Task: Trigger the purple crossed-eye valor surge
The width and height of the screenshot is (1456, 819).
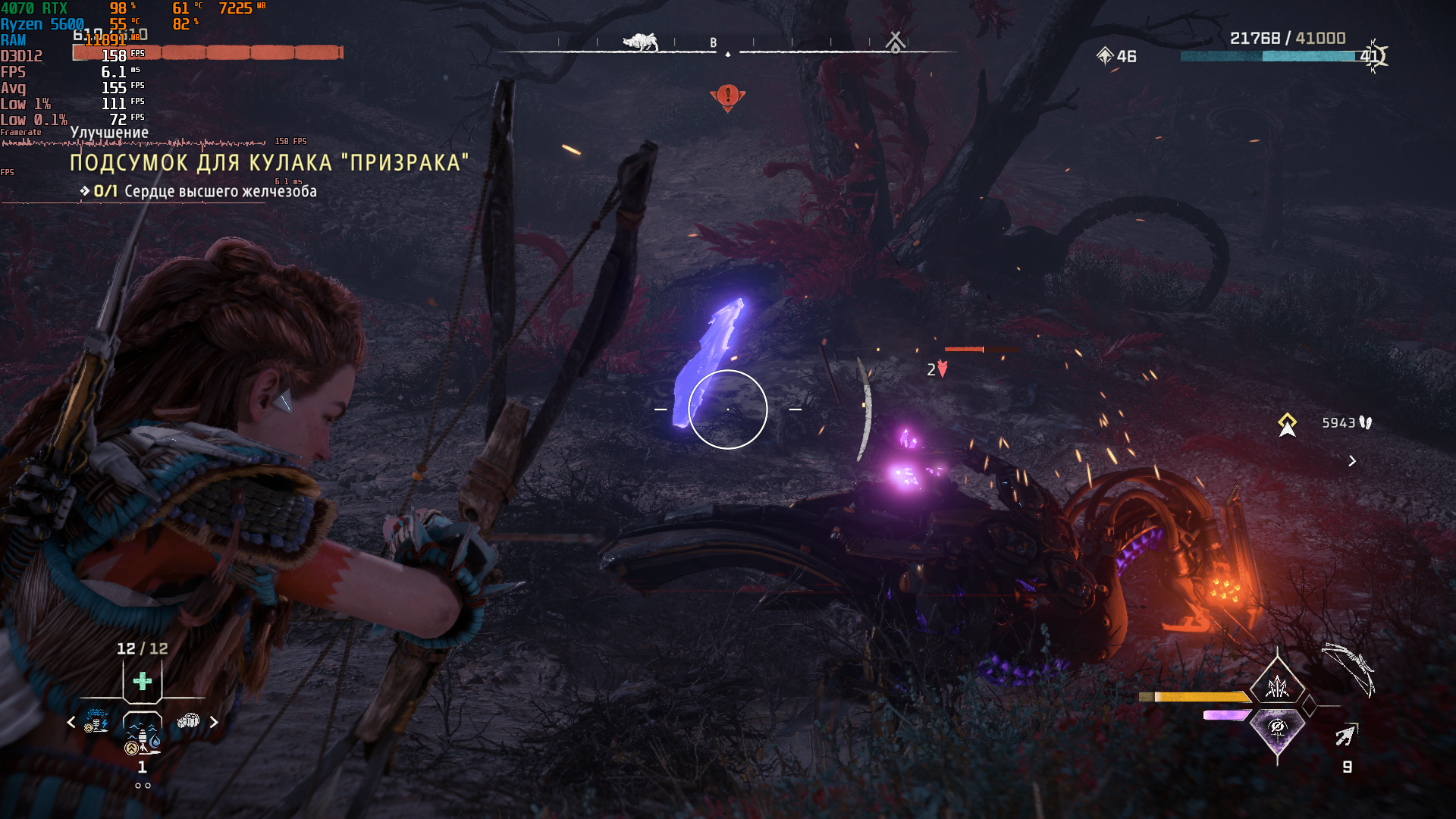Action: coord(1277,730)
